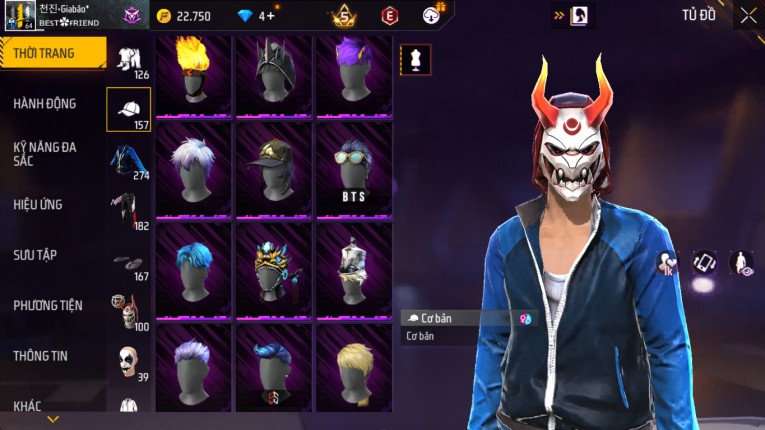
Task: Open the mannequin outfit preview icon
Action: tap(416, 60)
